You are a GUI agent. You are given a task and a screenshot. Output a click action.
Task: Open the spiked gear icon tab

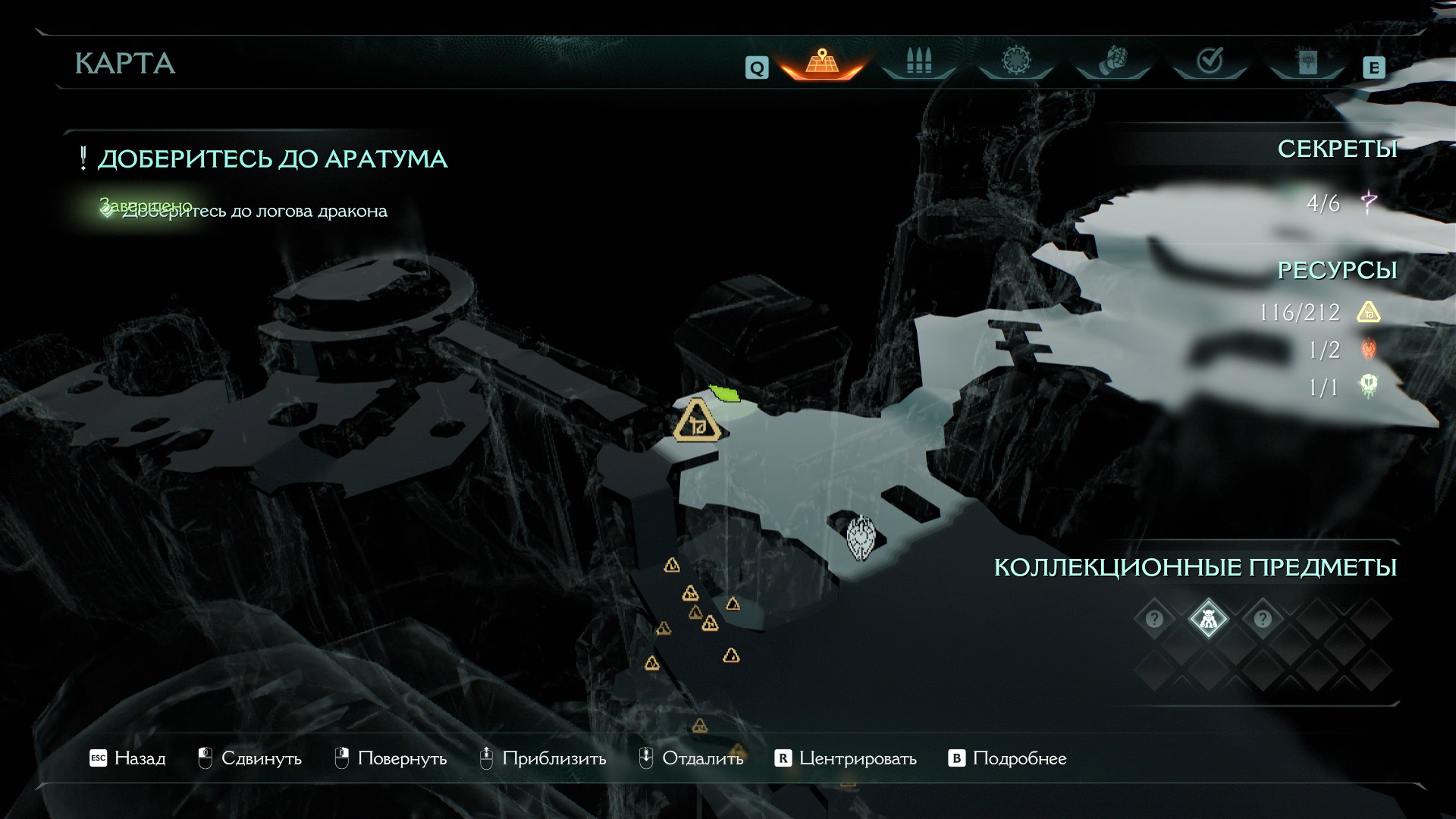click(x=1015, y=61)
